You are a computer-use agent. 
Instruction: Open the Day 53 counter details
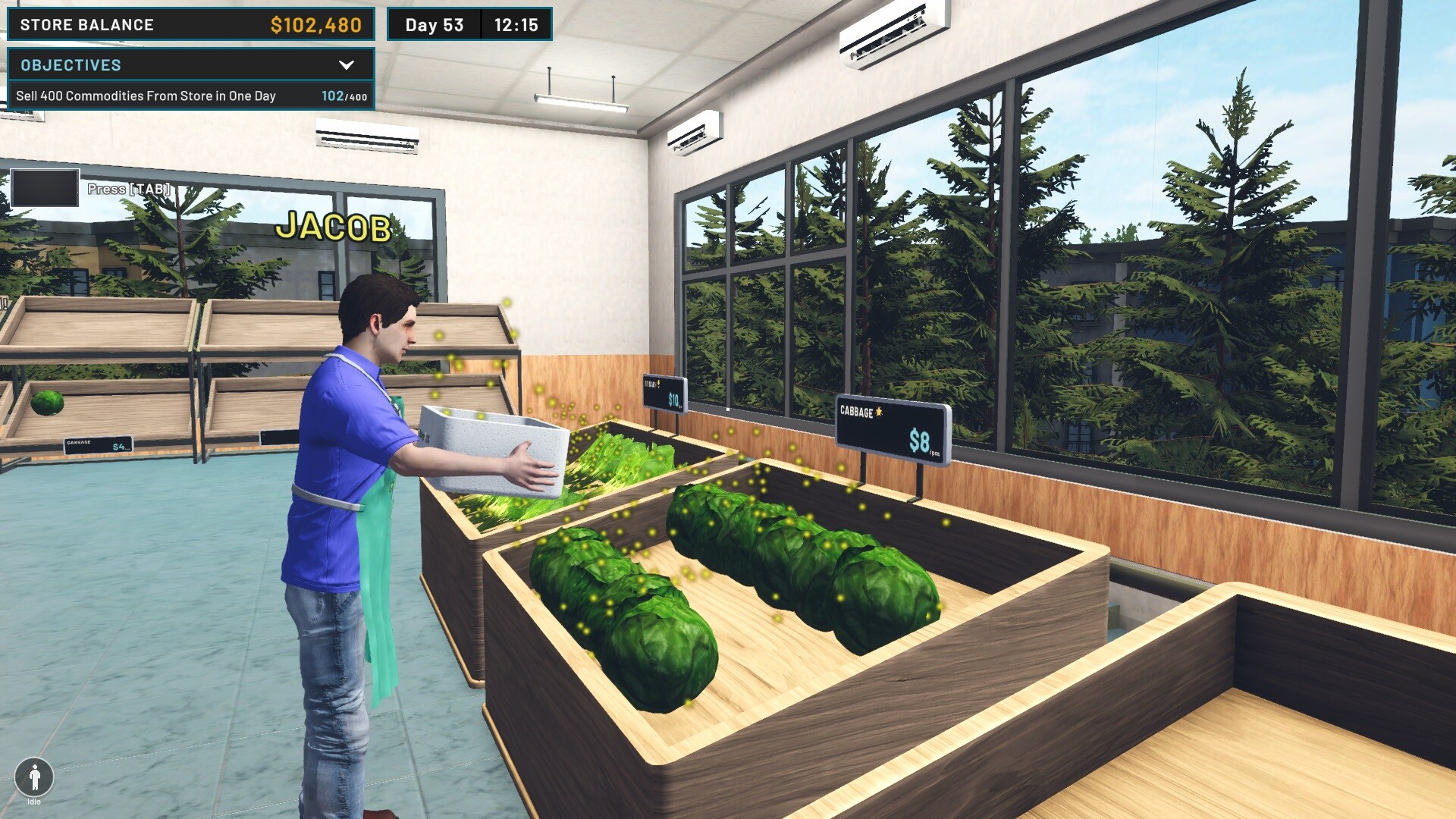tap(432, 24)
